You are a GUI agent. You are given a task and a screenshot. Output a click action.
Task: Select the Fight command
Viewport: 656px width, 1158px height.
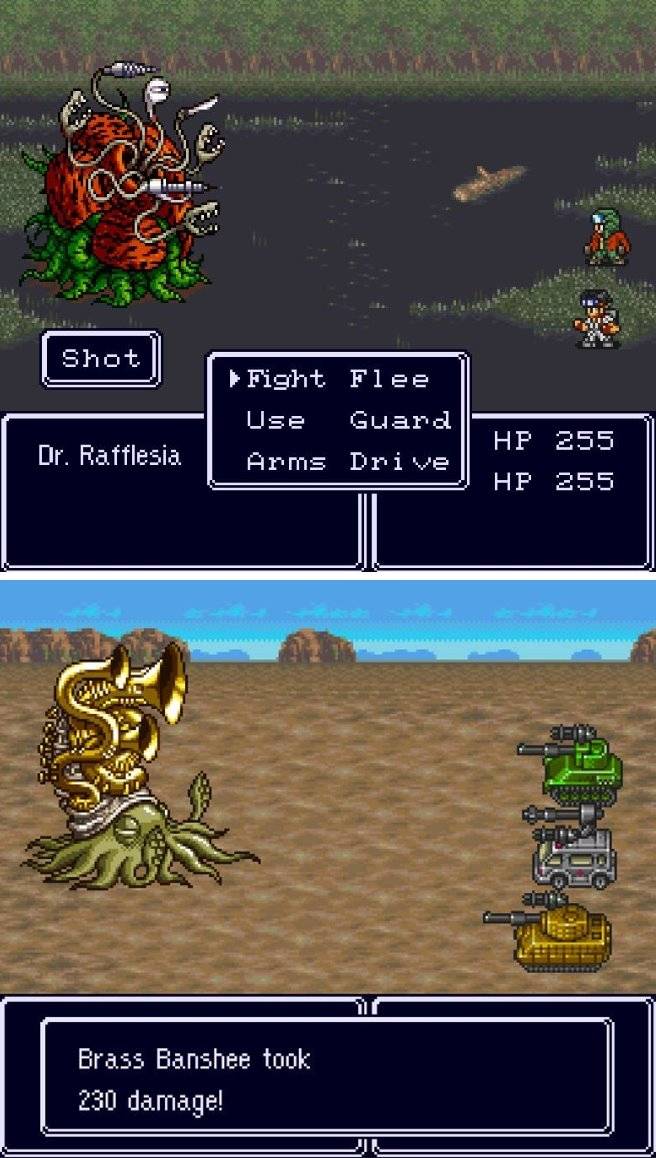pyautogui.click(x=285, y=379)
